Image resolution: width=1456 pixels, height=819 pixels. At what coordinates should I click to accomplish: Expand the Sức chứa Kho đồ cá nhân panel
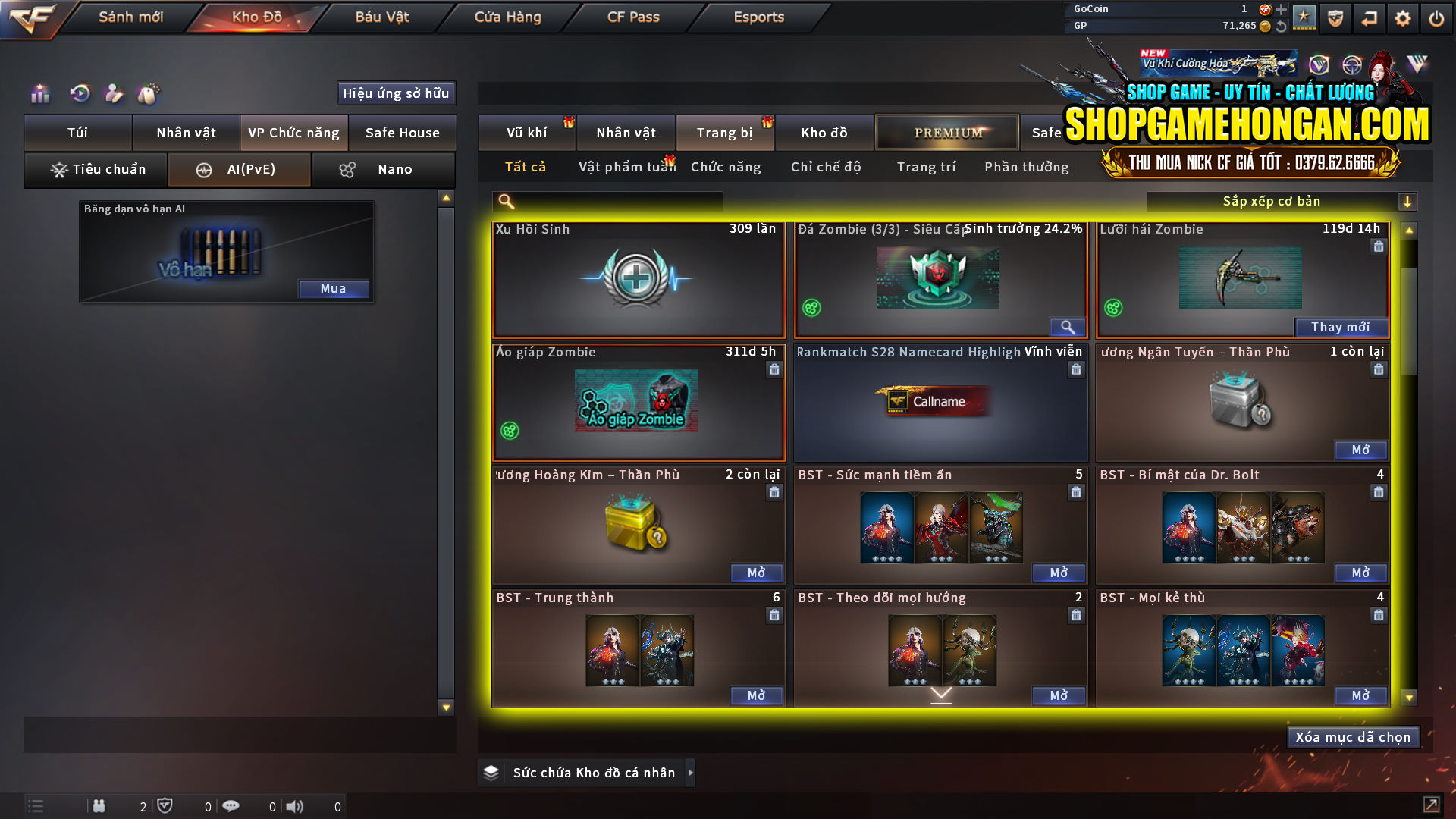[x=691, y=773]
